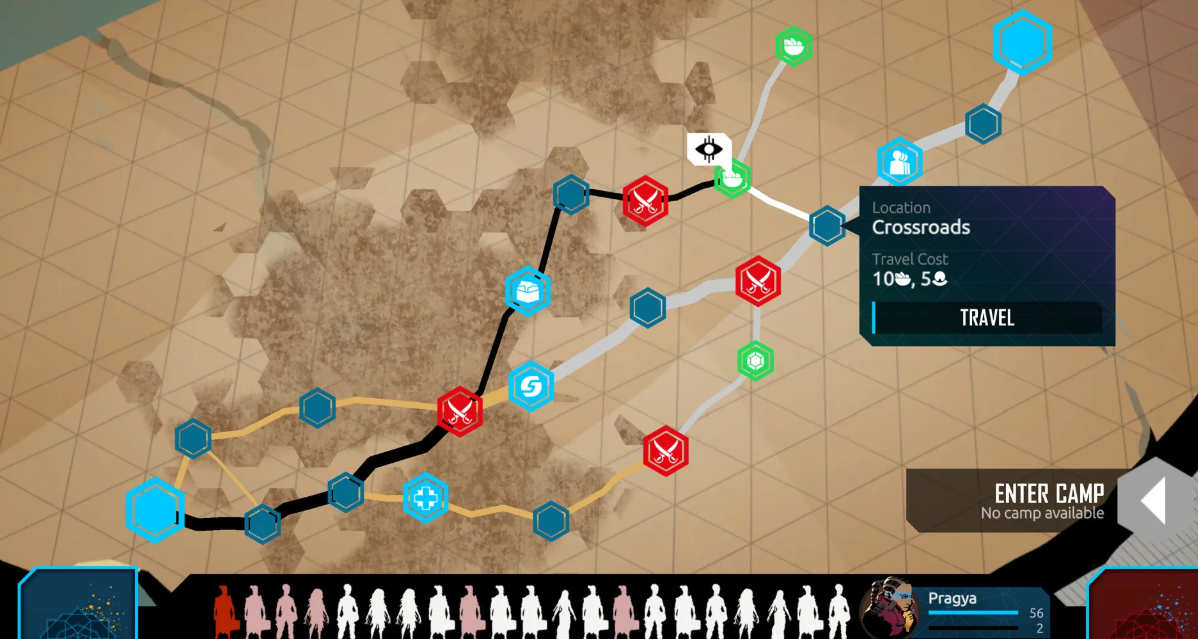This screenshot has height=639, width=1198.
Task: Click the eye scouting marker
Action: tap(710, 150)
